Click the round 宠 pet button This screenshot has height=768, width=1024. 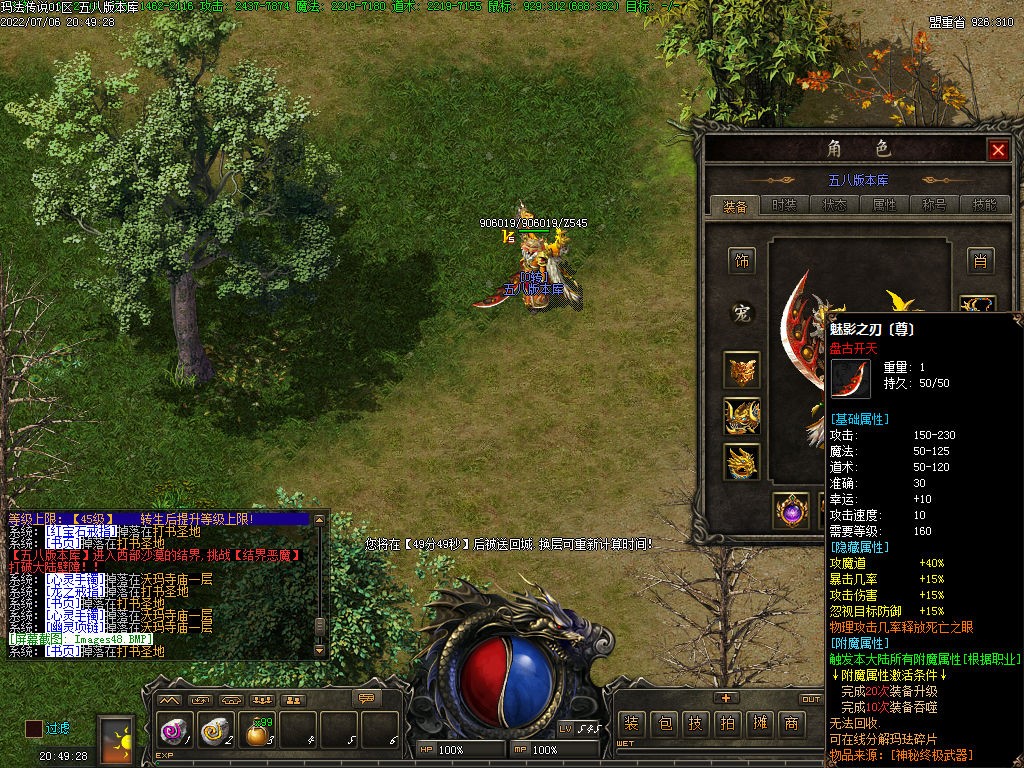tap(742, 313)
